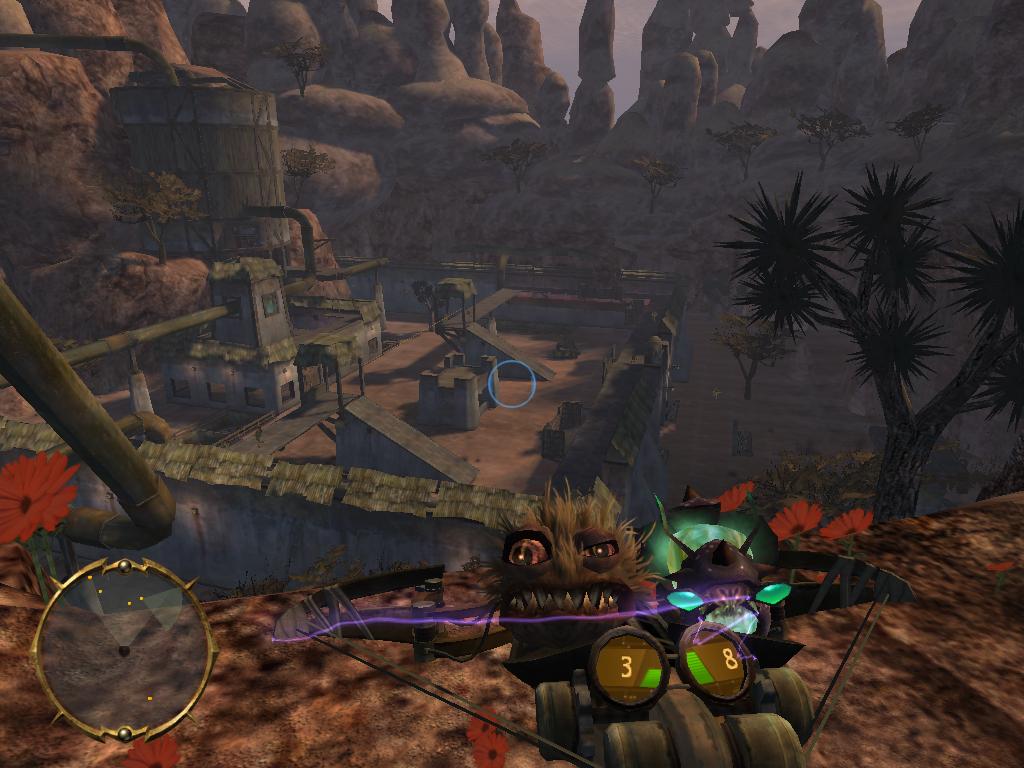1024x768 pixels.
Task: Click the circular radar minimap
Action: [123, 649]
